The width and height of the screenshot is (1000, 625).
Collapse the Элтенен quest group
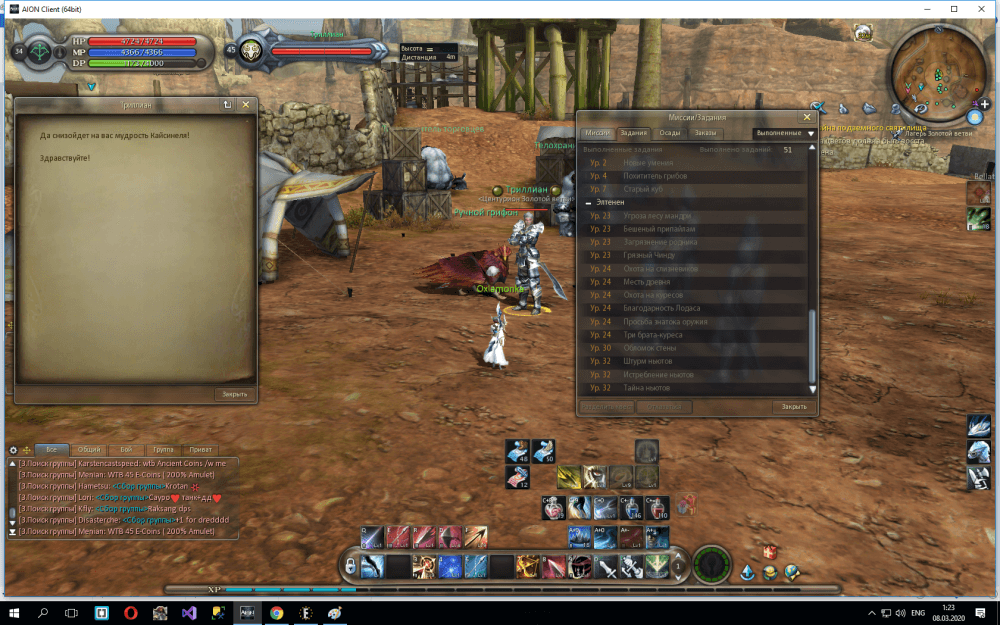588,202
